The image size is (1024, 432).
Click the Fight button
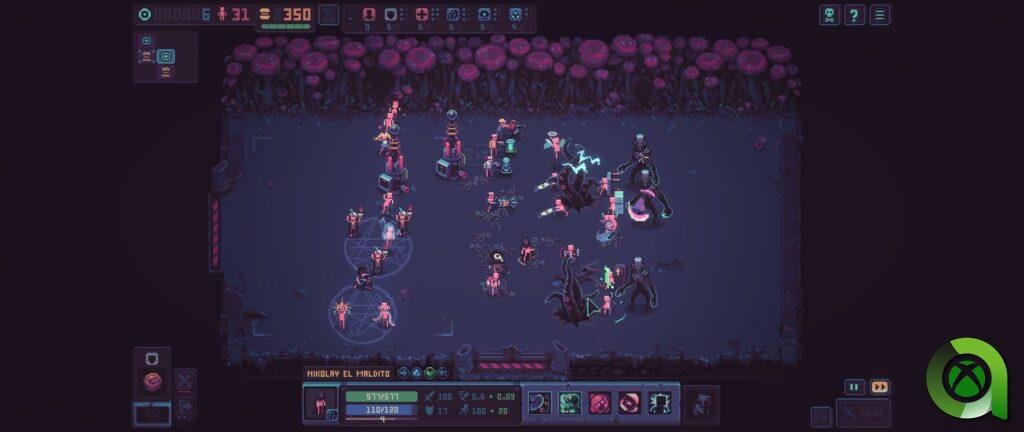coord(863,413)
